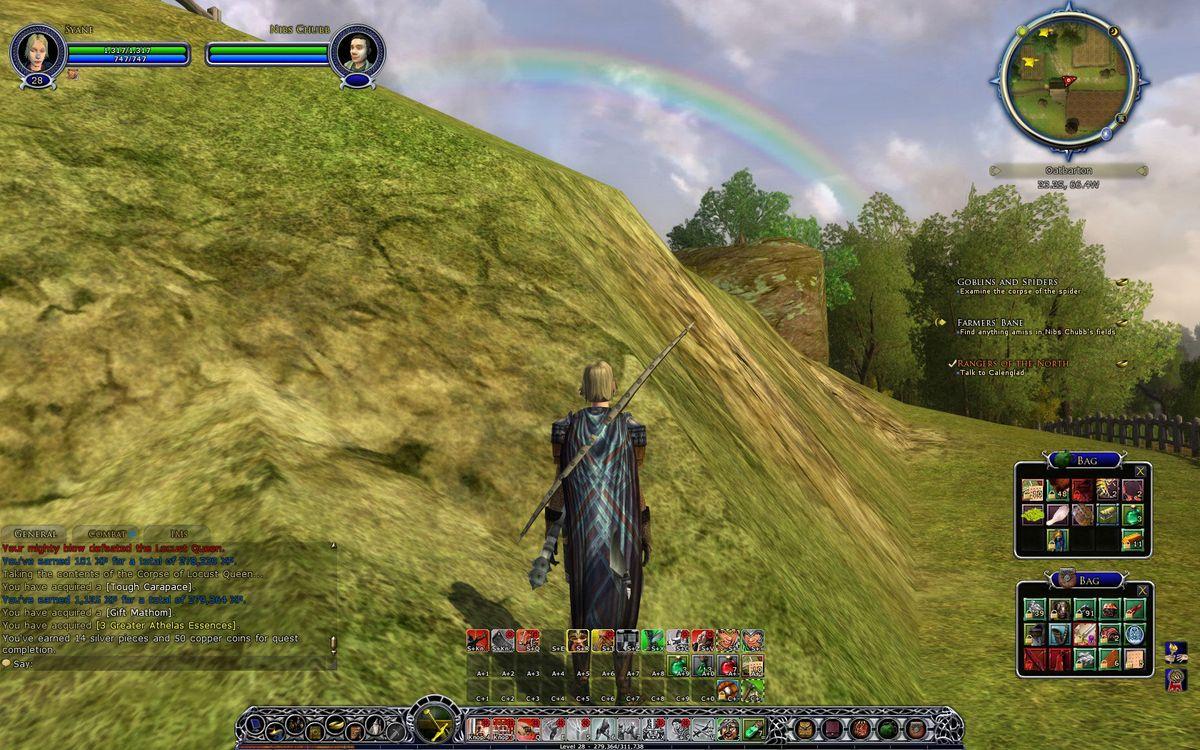1200x750 pixels.
Task: Select Nibs Chubb target portrait
Action: pos(357,52)
